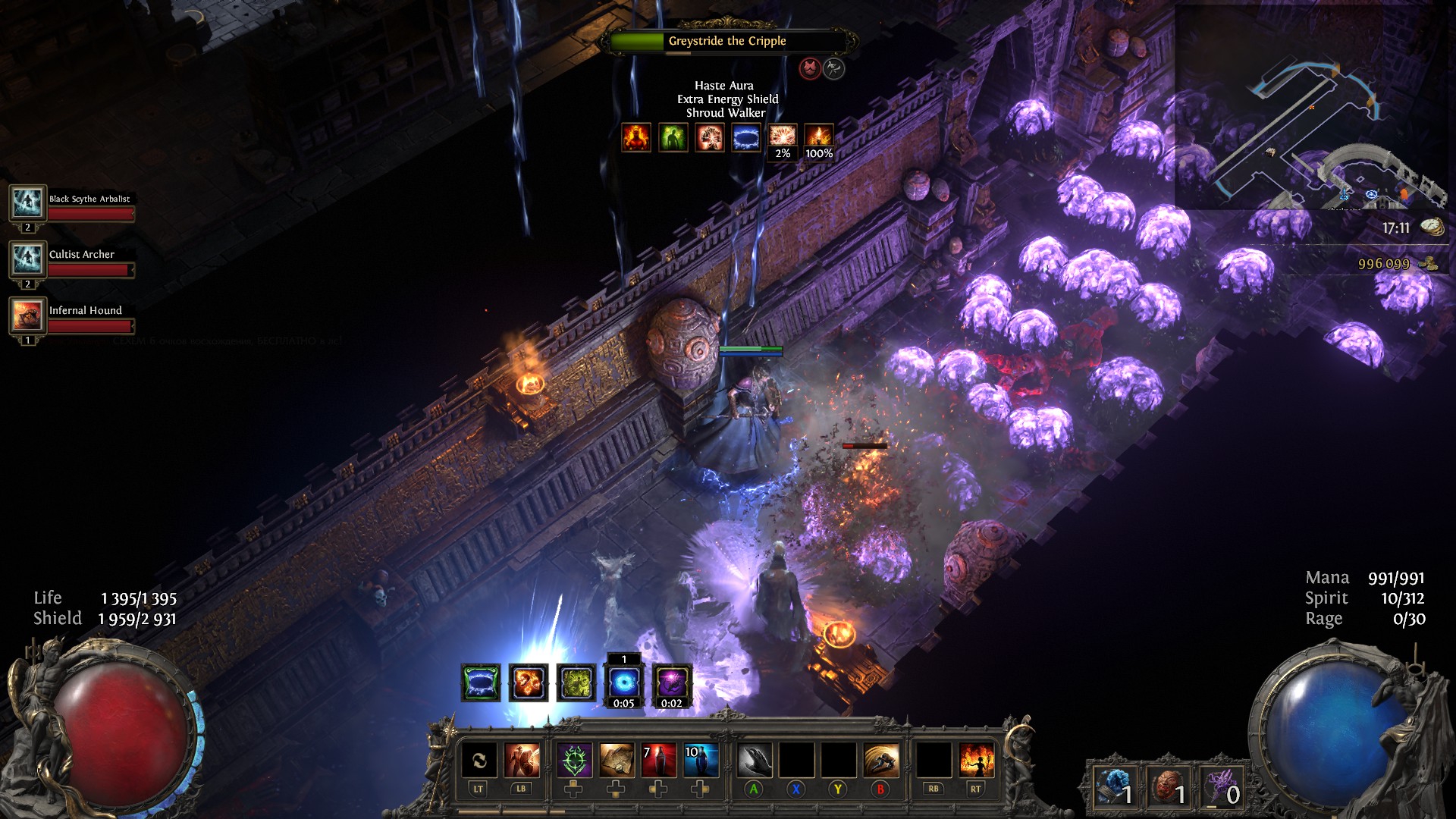Click the swap-arrows weapon set slot
Image resolution: width=1456 pixels, height=819 pixels.
click(x=479, y=761)
